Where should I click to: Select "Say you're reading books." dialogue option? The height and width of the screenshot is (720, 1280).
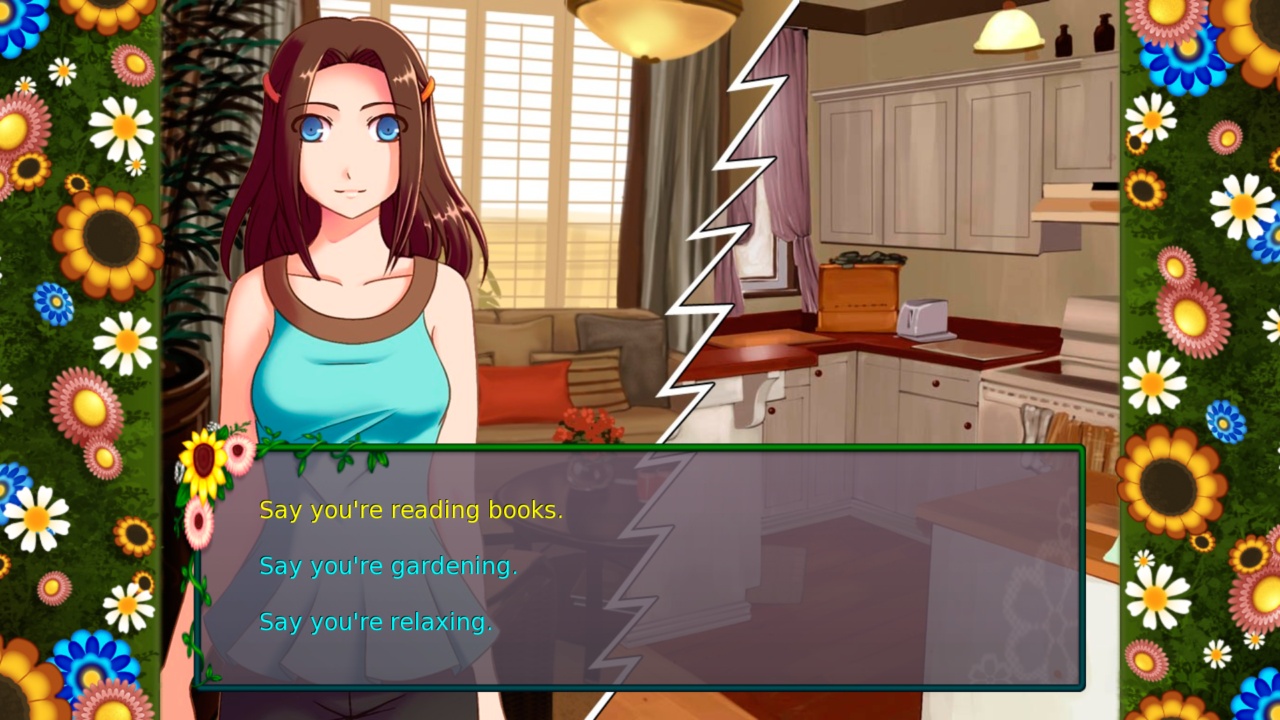click(x=412, y=509)
